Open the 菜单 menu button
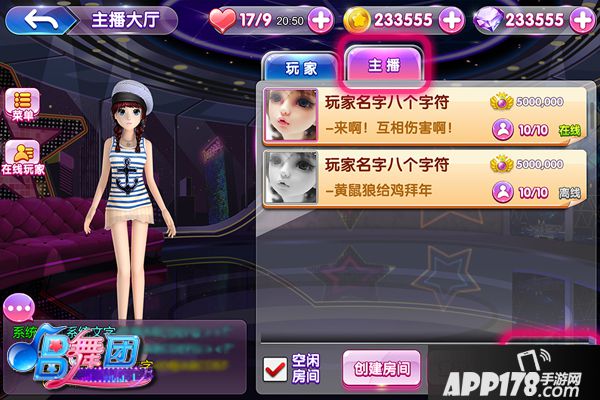This screenshot has width=600, height=400. click(22, 104)
